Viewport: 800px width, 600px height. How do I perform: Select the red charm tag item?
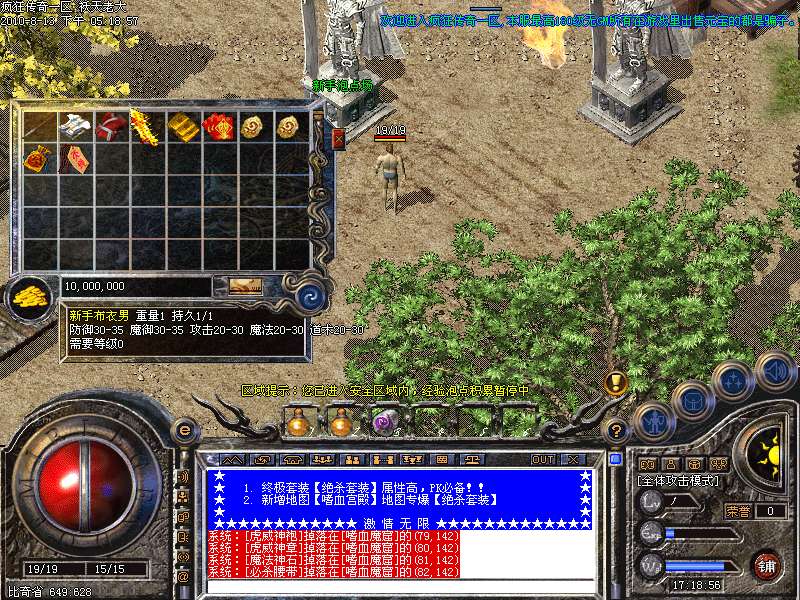[x=75, y=158]
